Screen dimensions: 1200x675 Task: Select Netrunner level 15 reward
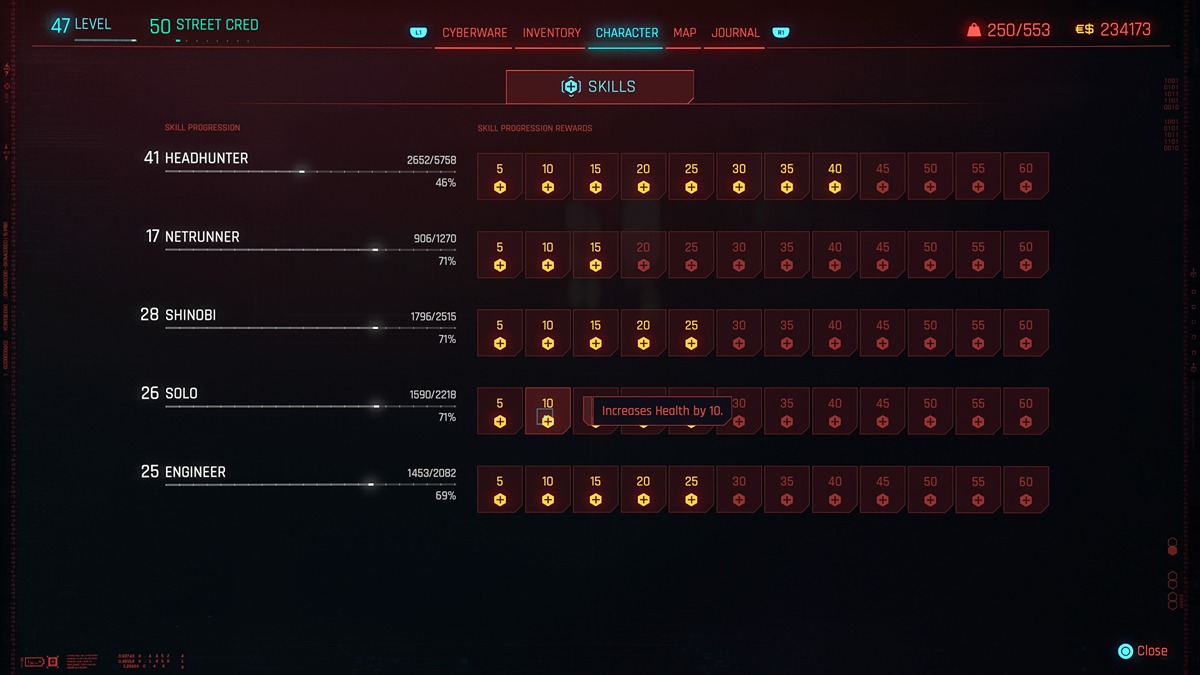tap(596, 255)
